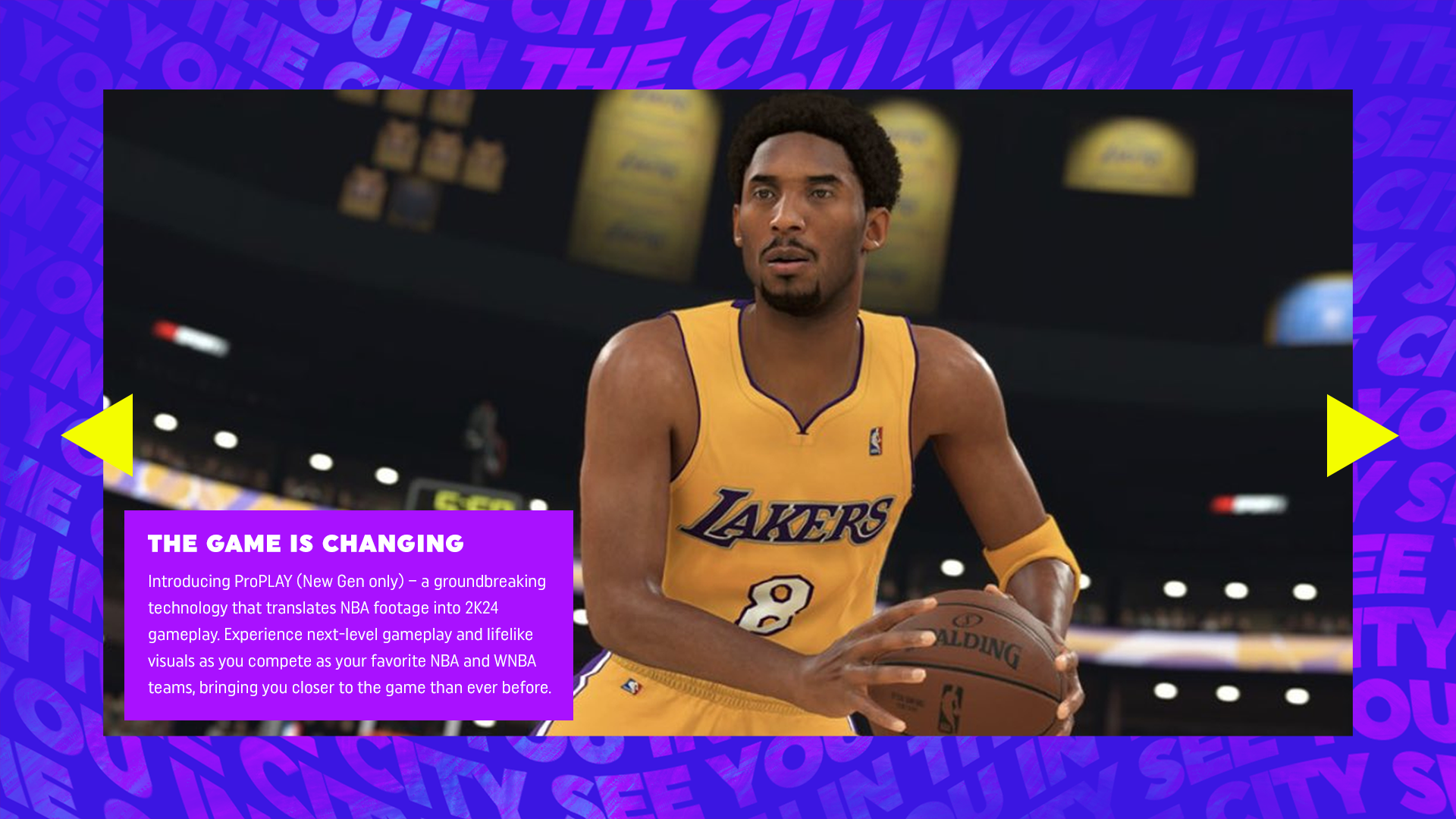Advance to the next slide with the right arrow

[1355, 435]
